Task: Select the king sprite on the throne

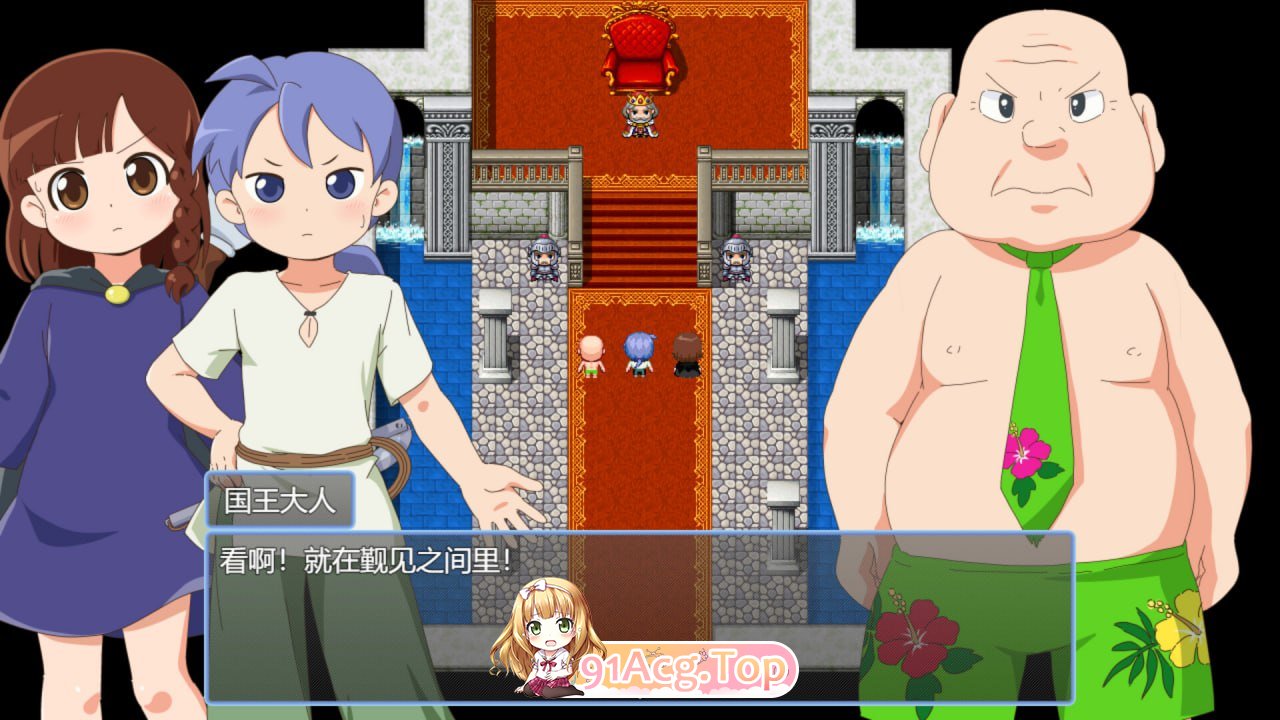Action: 641,118
